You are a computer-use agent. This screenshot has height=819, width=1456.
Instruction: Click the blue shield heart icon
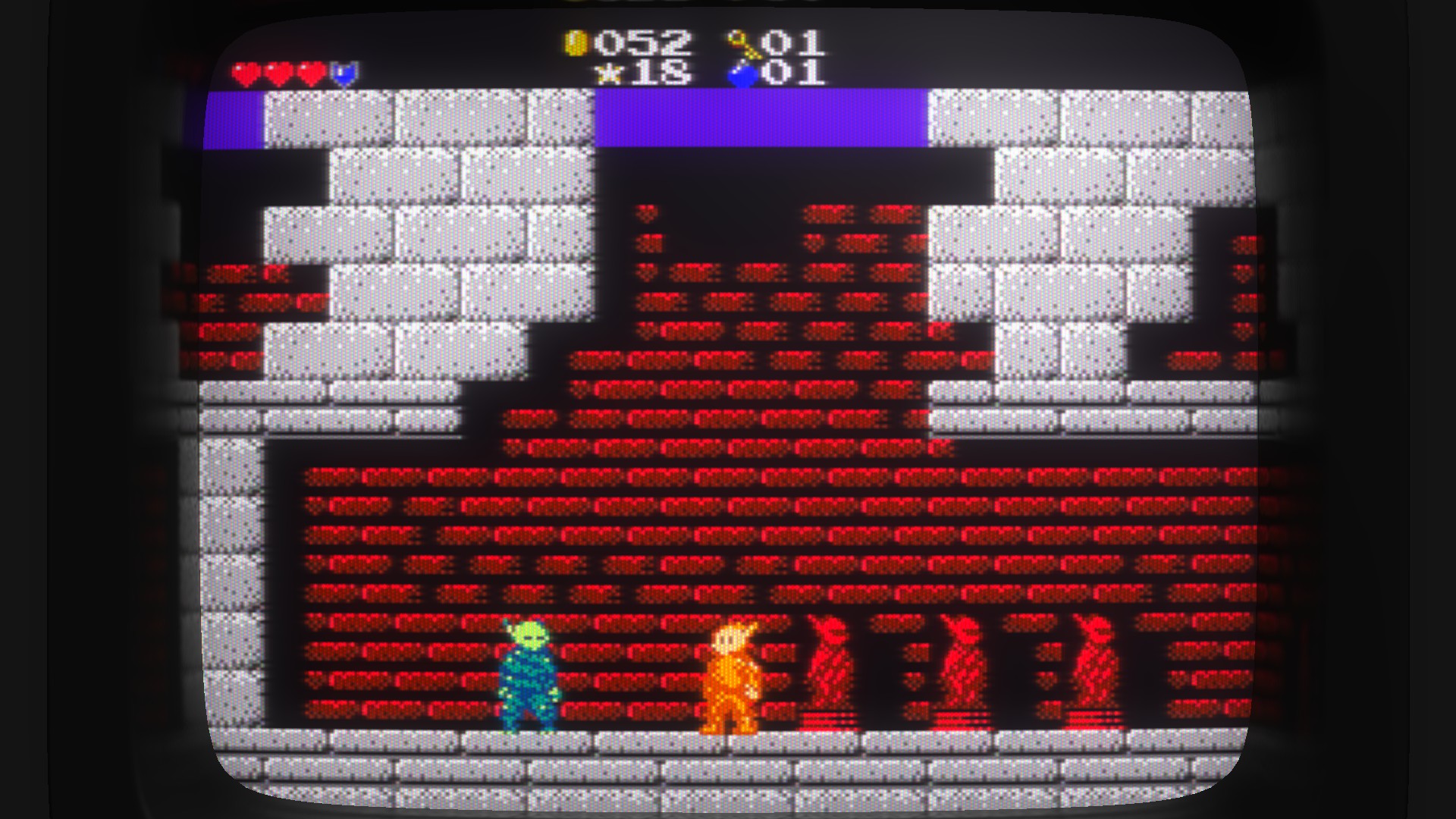coord(344,74)
